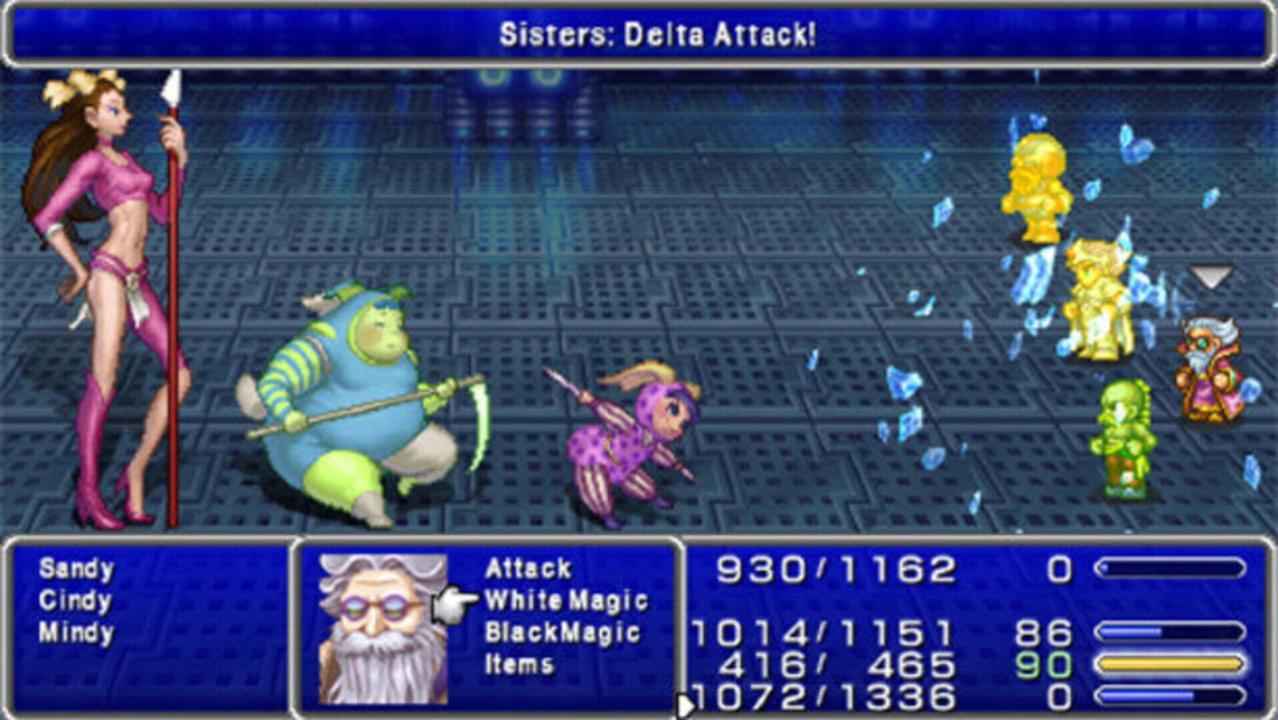Target Cindy in the enemy list

click(75, 601)
